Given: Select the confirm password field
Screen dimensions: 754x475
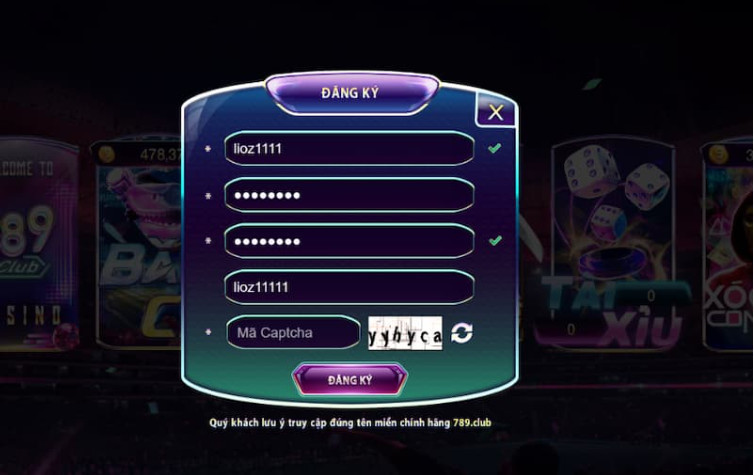Looking at the screenshot, I should [x=348, y=241].
